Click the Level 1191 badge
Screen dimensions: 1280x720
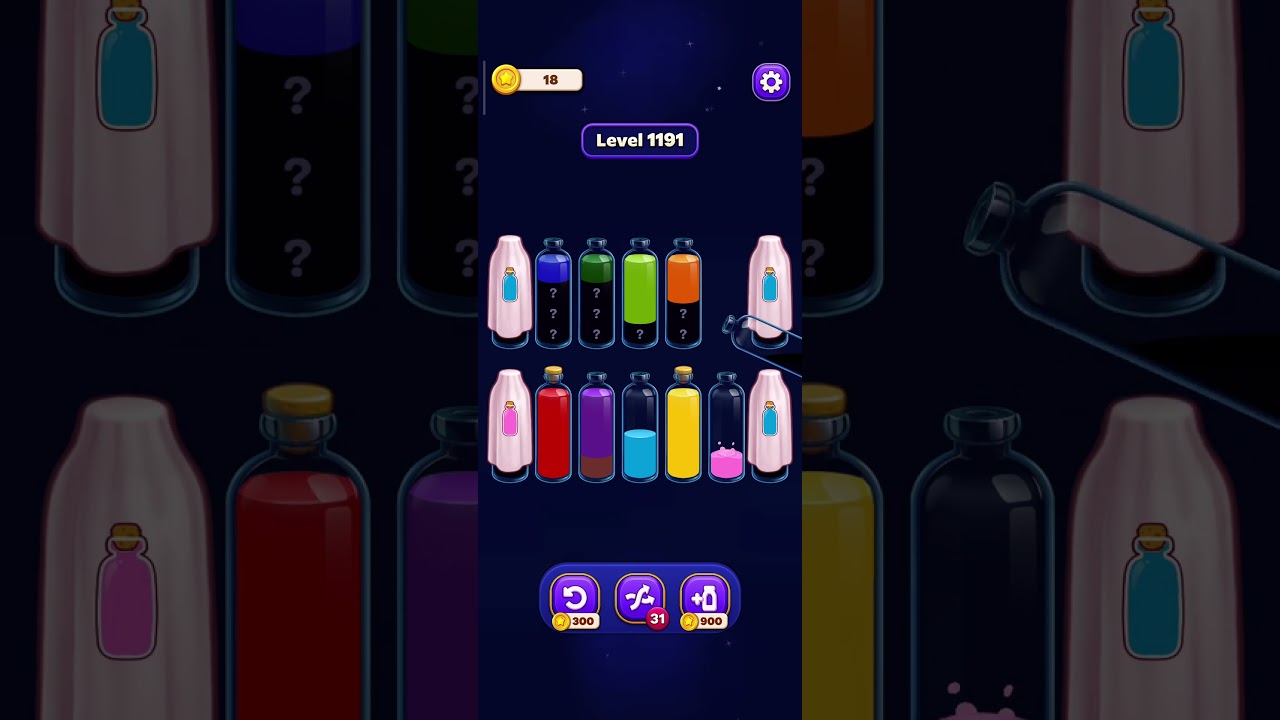coord(639,140)
